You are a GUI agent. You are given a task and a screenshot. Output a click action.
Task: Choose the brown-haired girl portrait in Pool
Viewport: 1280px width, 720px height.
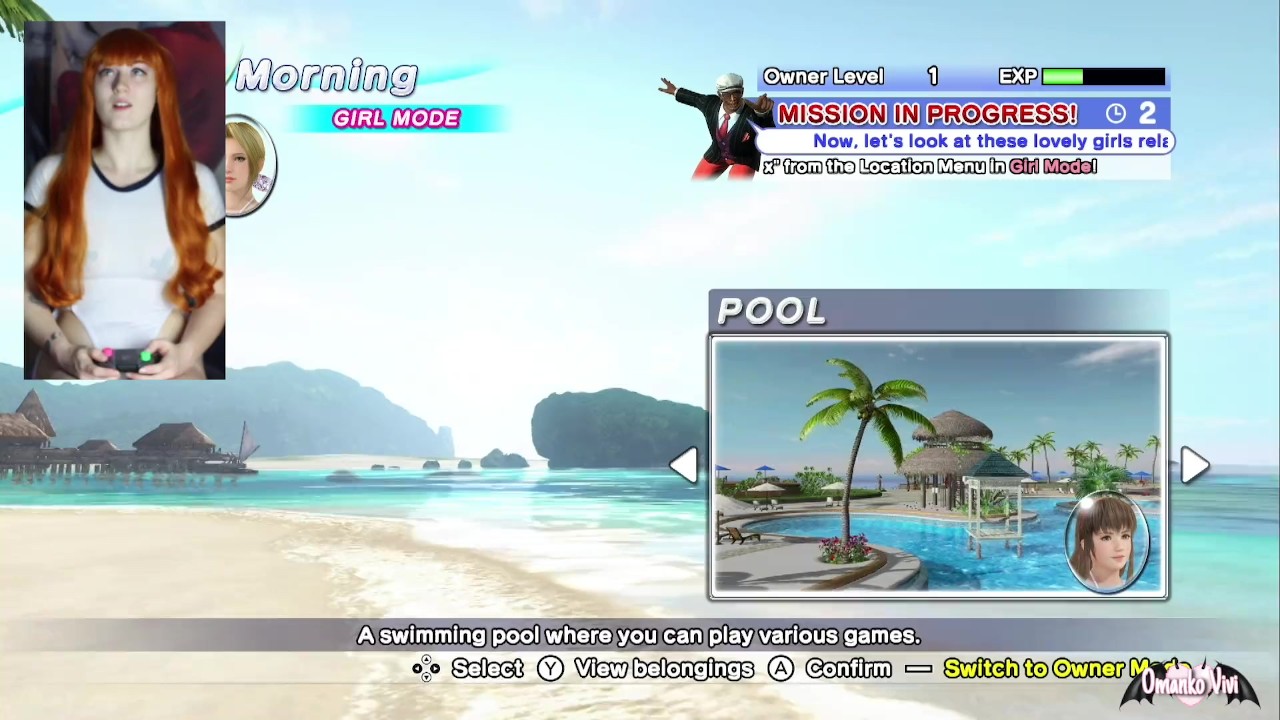click(x=1108, y=540)
